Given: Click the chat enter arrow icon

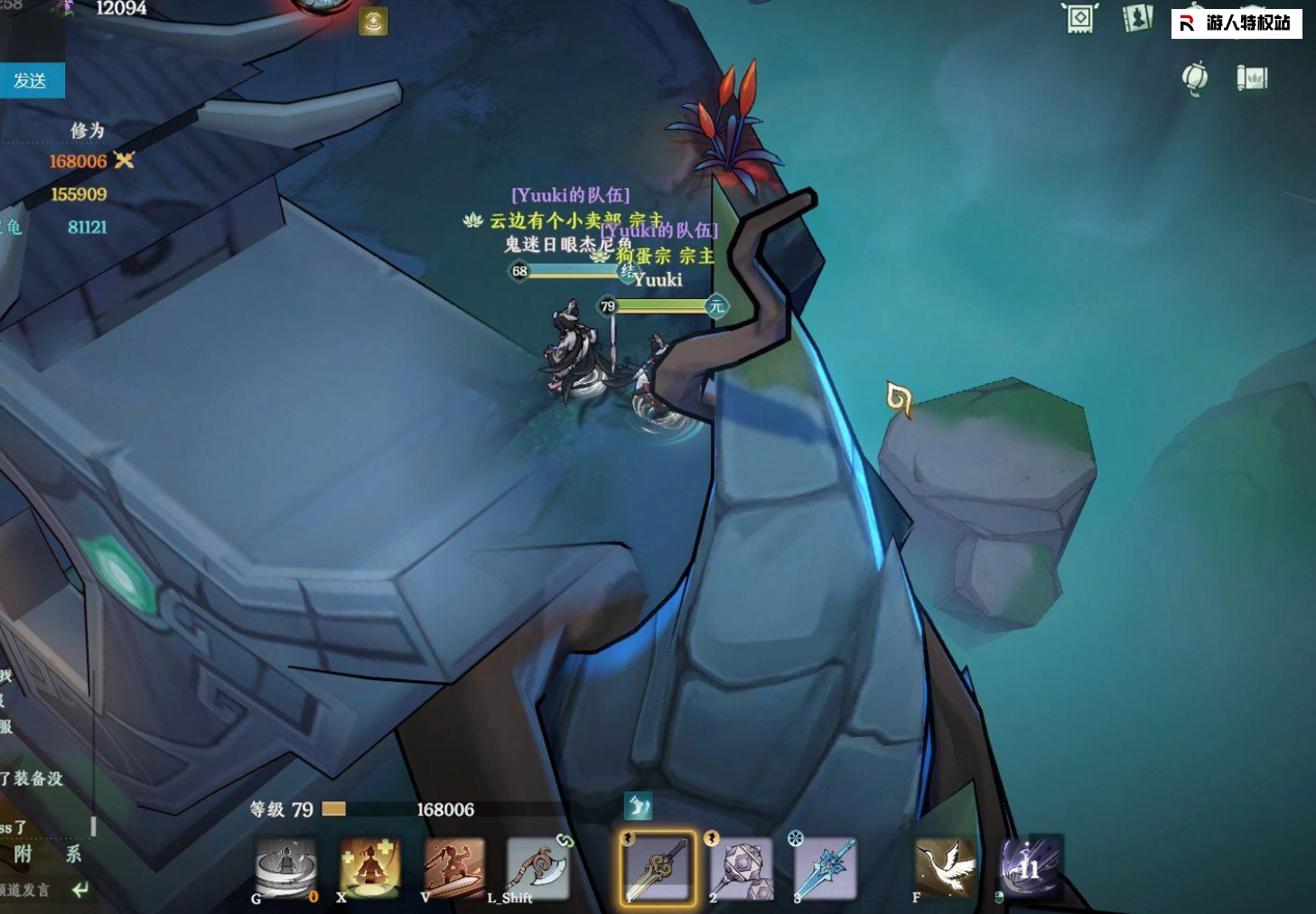Looking at the screenshot, I should point(80,891).
